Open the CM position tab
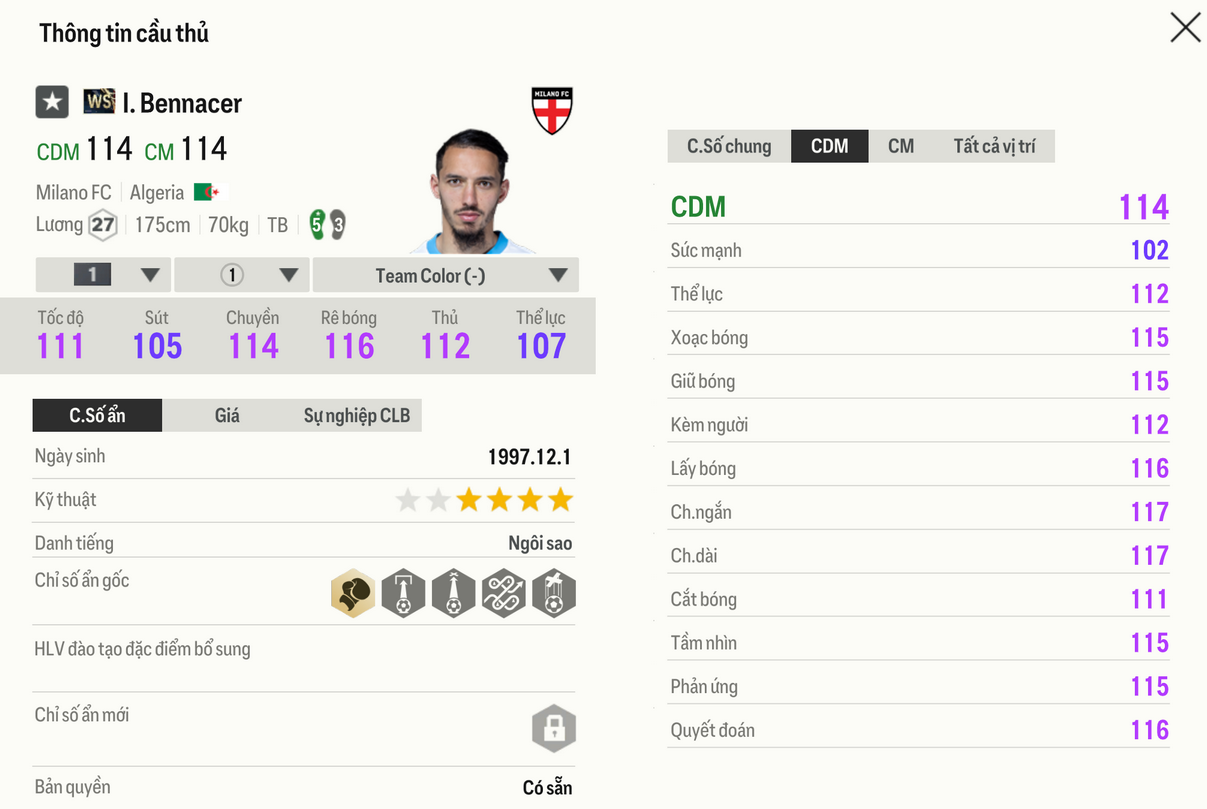 900,146
